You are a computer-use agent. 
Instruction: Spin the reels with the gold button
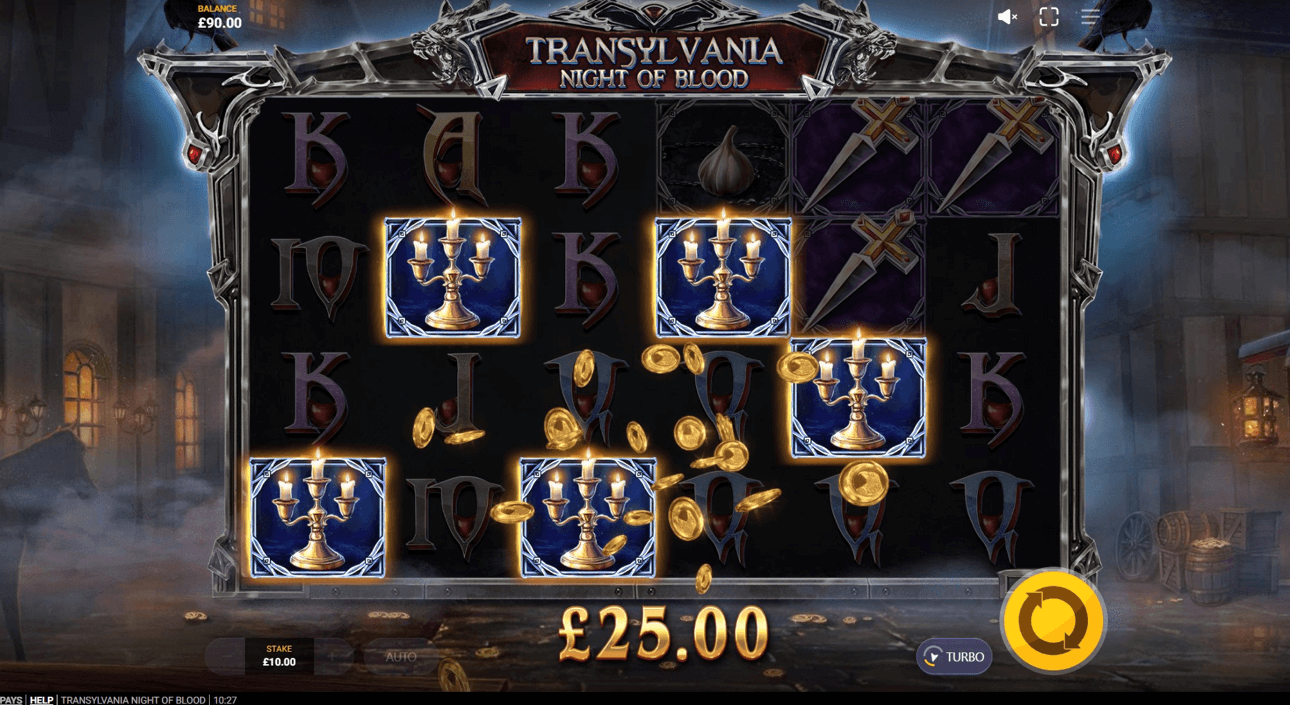point(1053,621)
